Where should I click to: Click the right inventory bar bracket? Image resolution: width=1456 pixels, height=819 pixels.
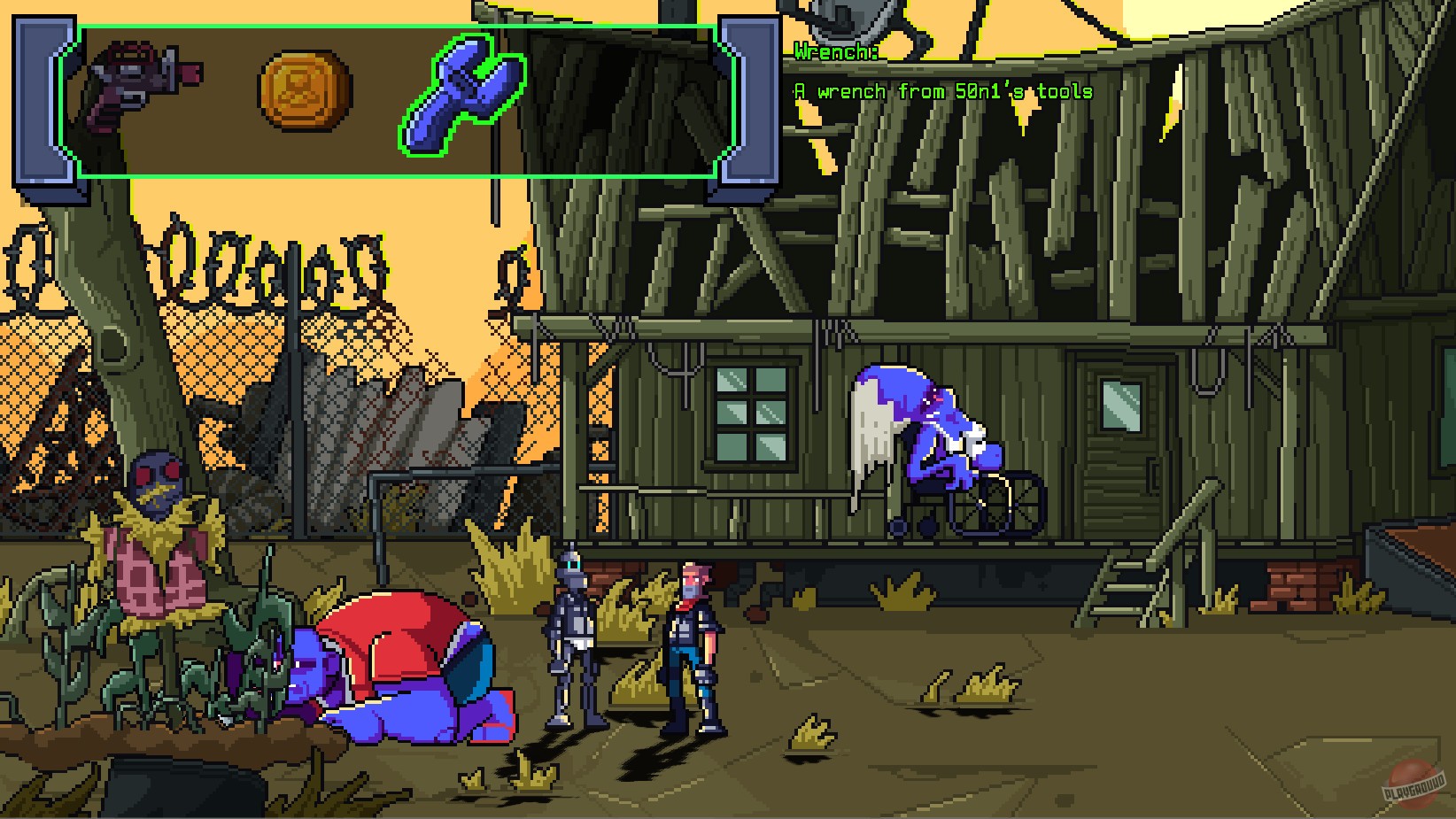748,102
